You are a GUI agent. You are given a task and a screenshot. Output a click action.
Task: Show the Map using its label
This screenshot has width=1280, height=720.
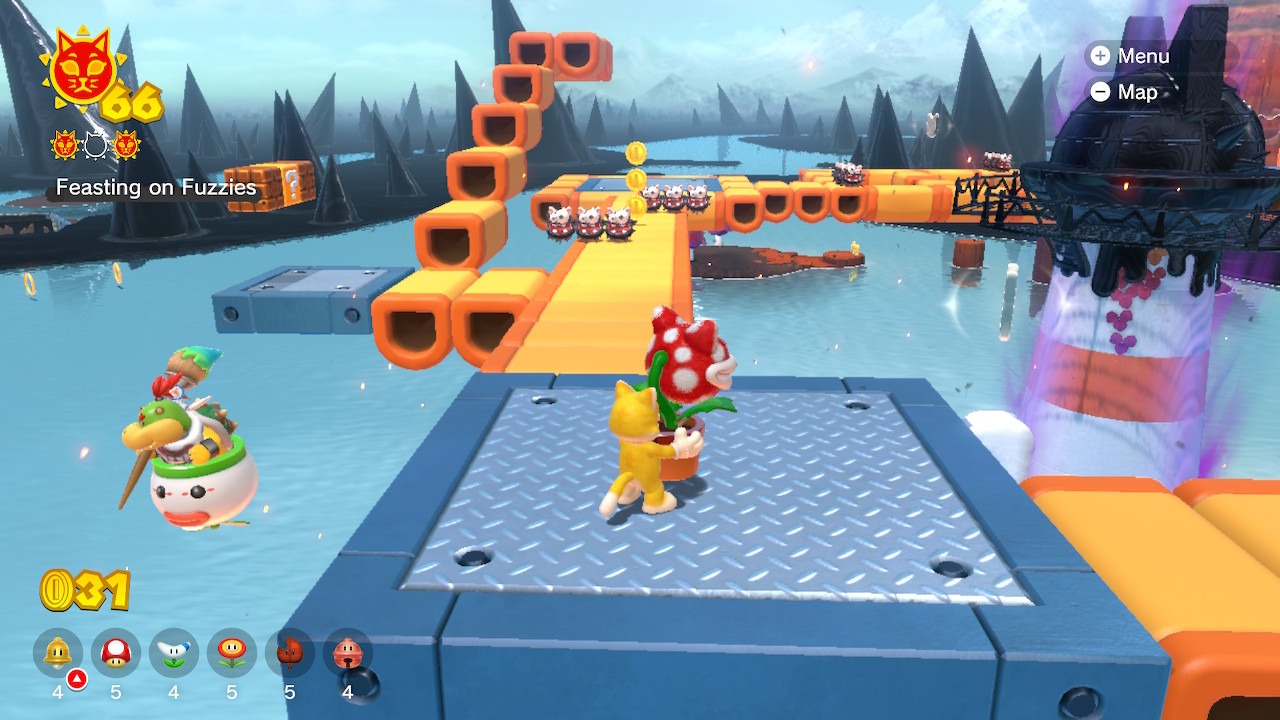pos(1125,92)
